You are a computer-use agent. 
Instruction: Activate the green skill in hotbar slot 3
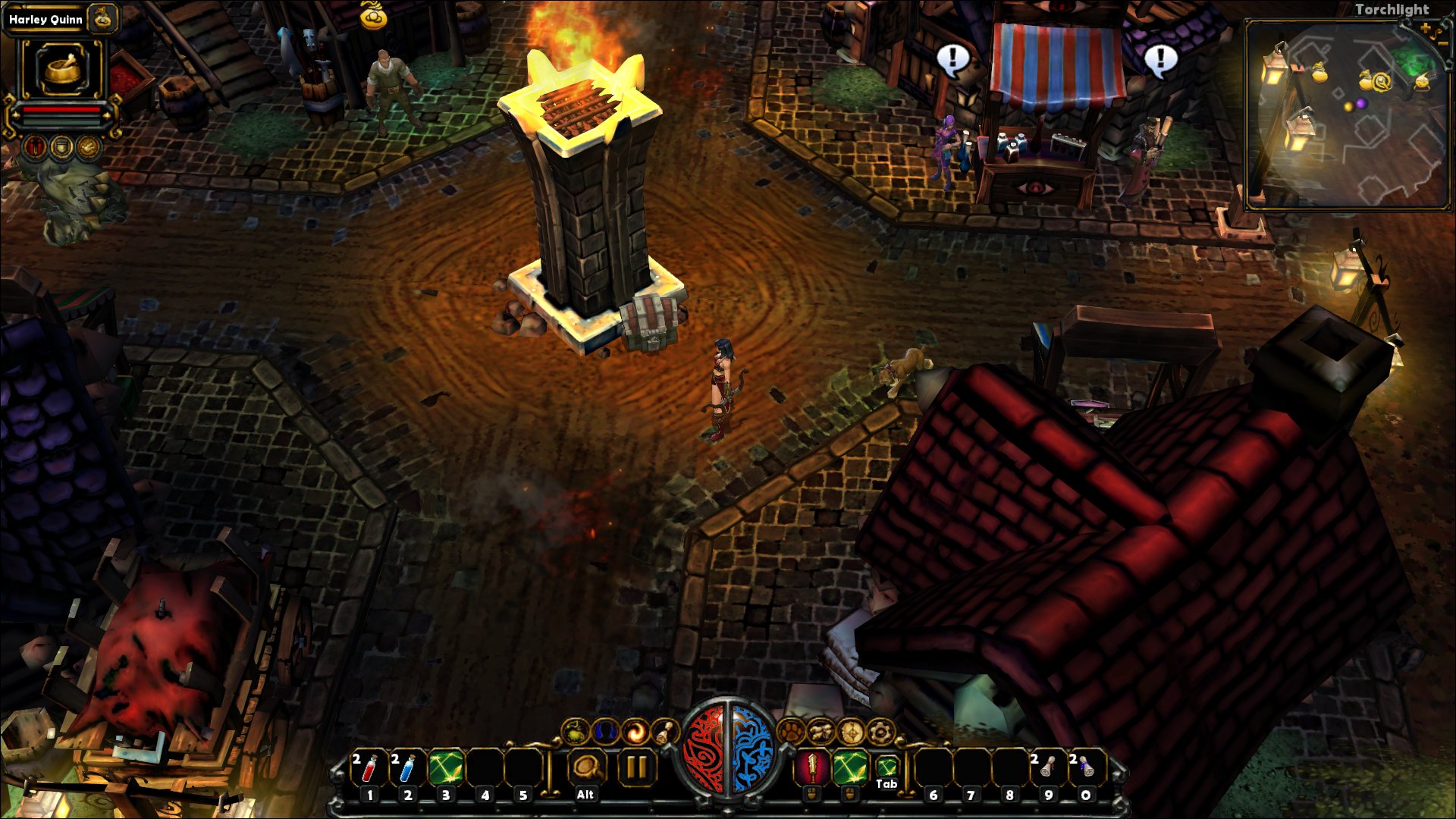tap(446, 769)
